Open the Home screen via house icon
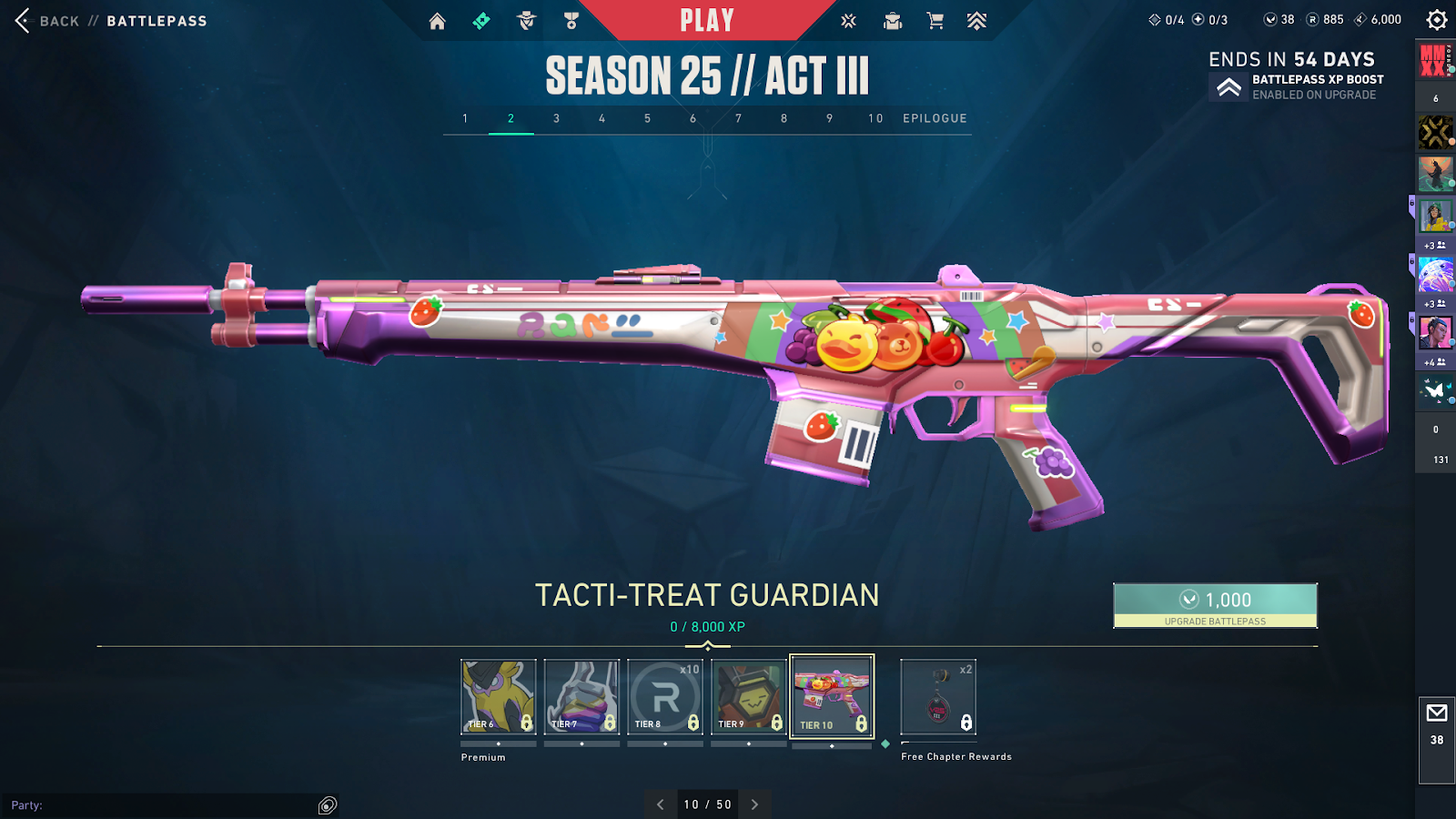1456x819 pixels. point(438,21)
